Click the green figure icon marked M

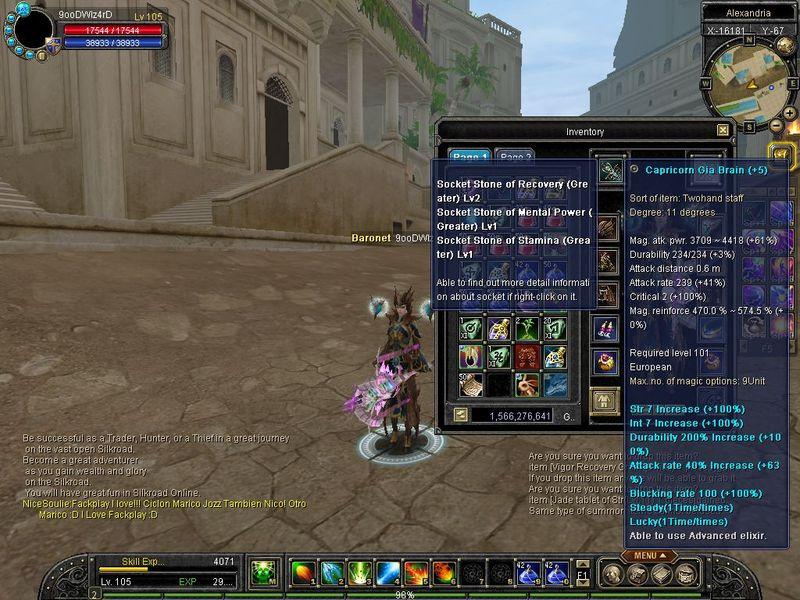pyautogui.click(x=264, y=573)
